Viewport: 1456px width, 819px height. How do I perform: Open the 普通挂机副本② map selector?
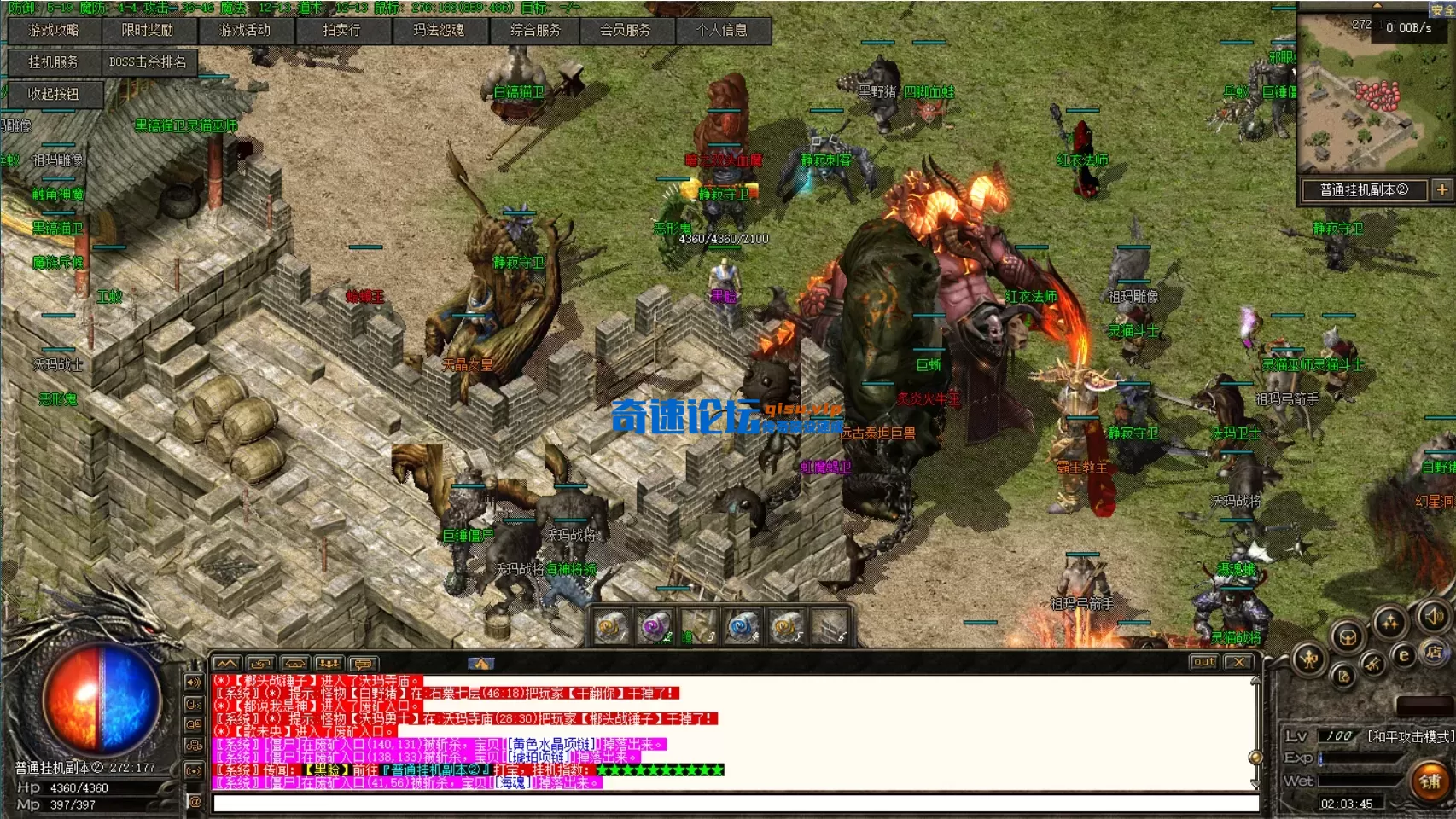point(1363,191)
